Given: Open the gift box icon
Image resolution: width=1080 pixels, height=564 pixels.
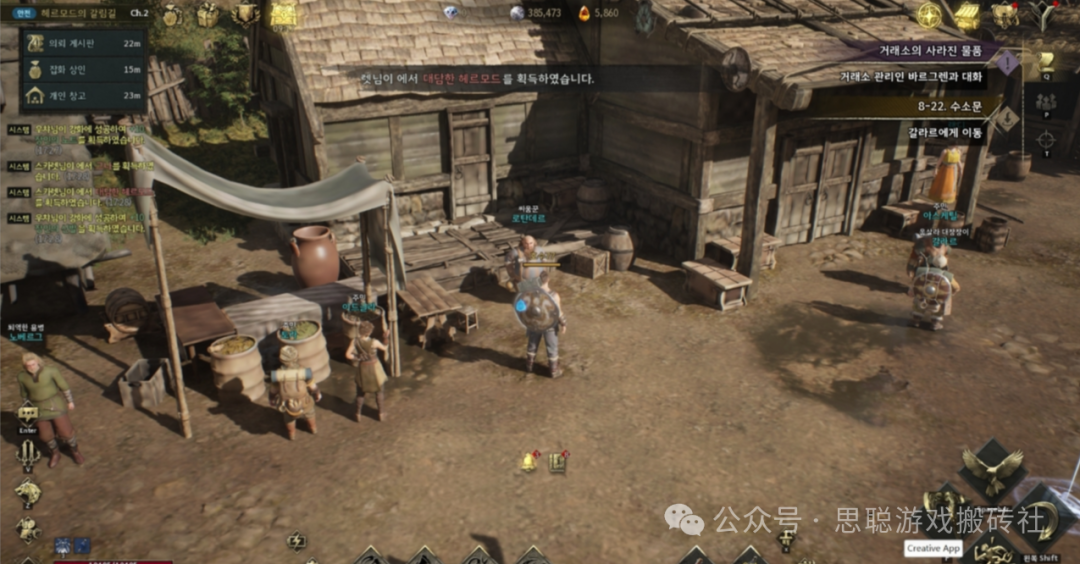Looking at the screenshot, I should point(207,15).
